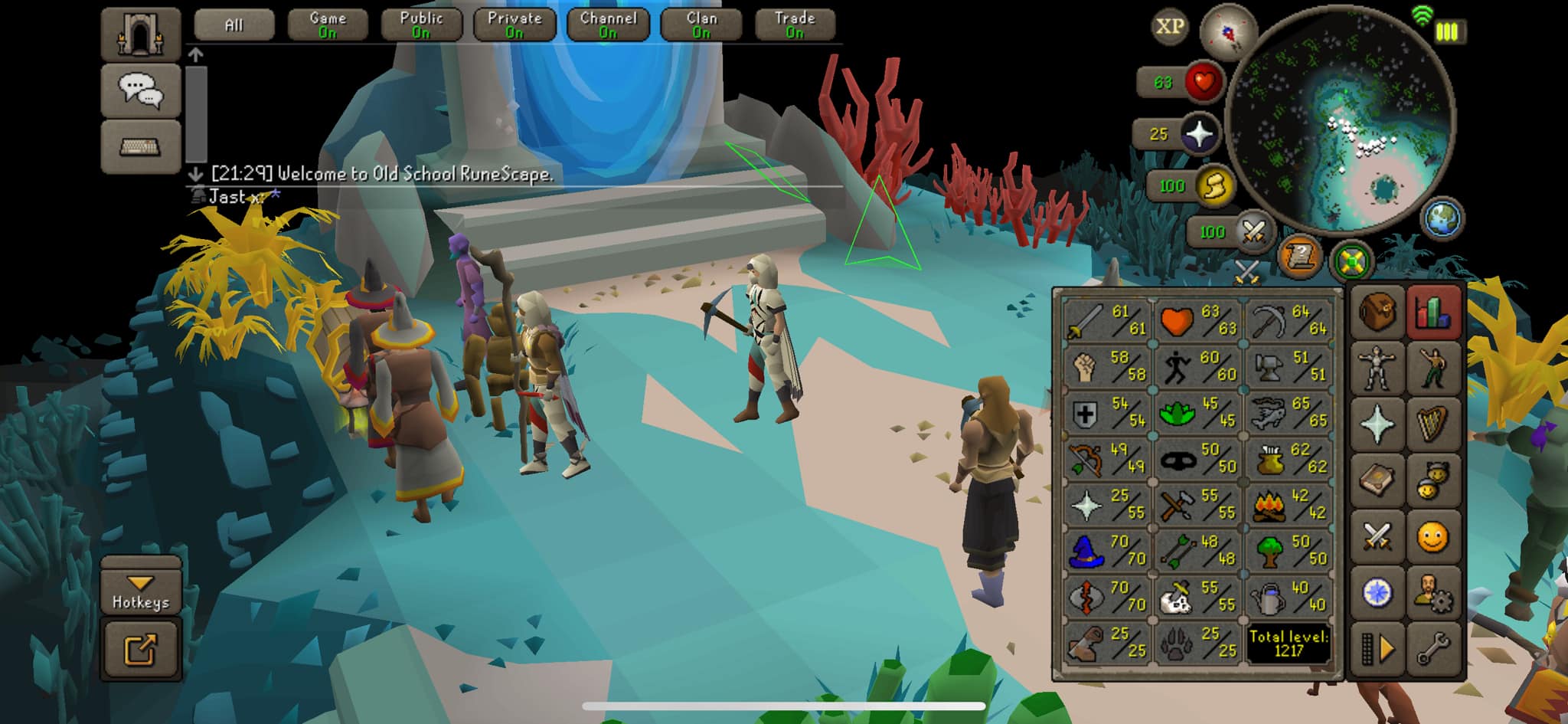Expand the Hotkeys dropdown
Viewport: 1568px width, 724px height.
click(x=141, y=593)
